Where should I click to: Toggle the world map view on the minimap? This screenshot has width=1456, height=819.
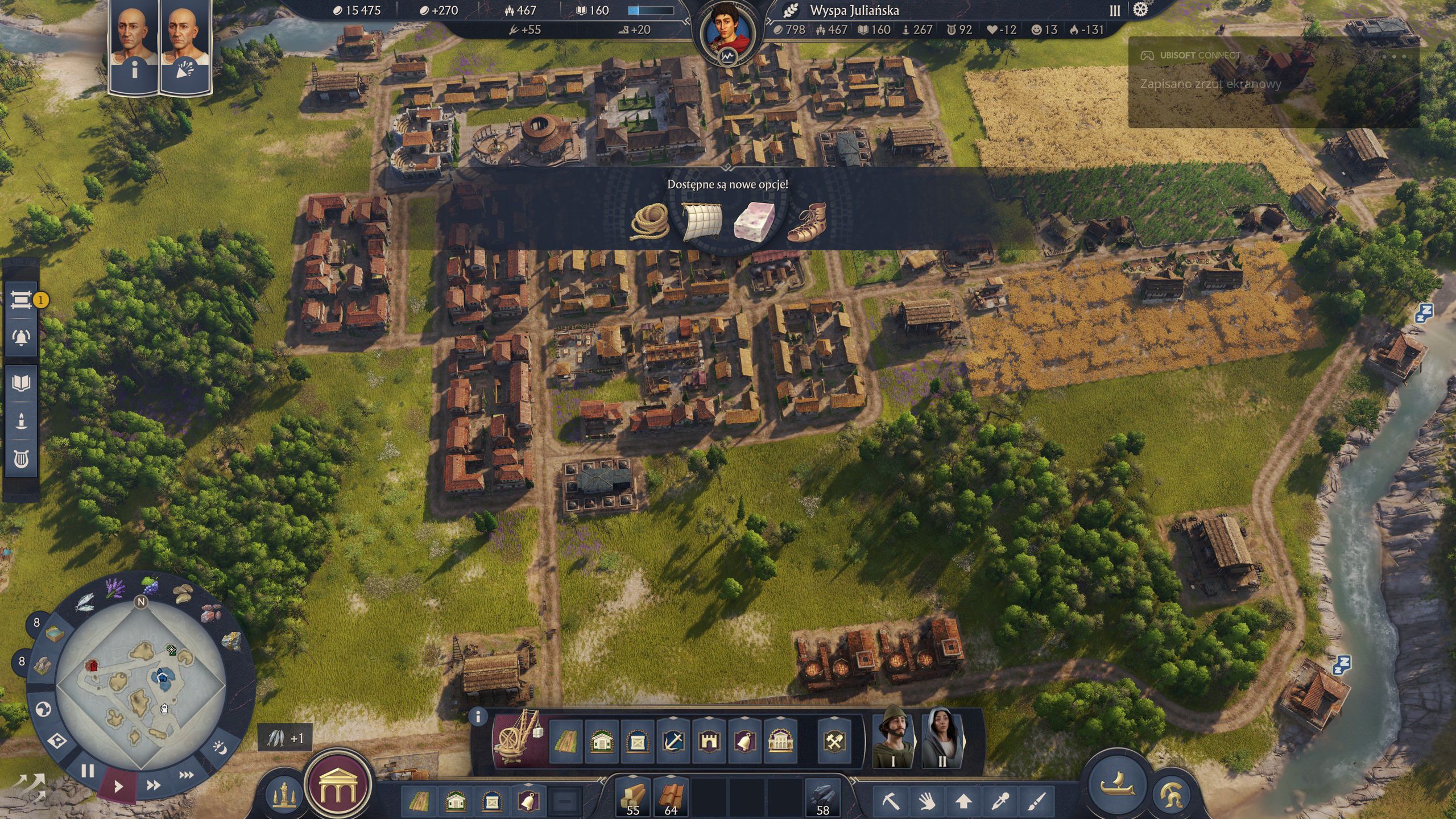coord(44,709)
